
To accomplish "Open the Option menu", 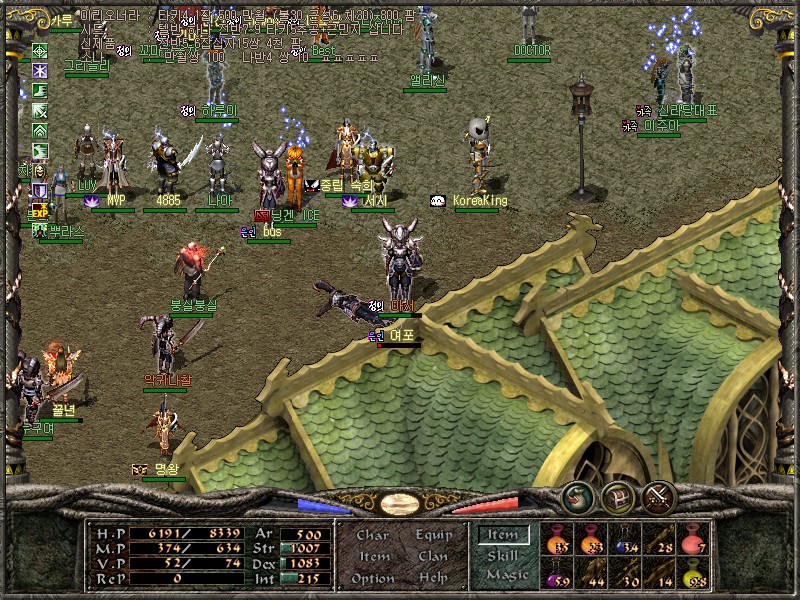I will (373, 578).
